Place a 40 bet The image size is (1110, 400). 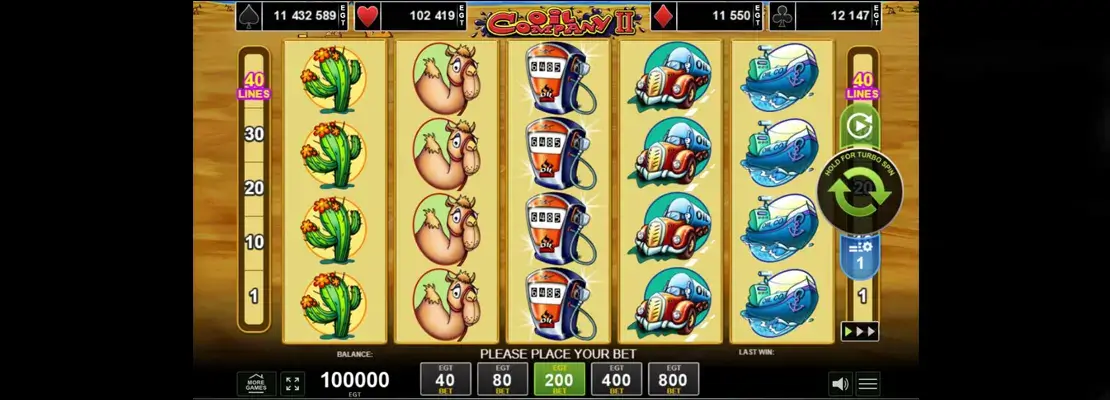(446, 380)
